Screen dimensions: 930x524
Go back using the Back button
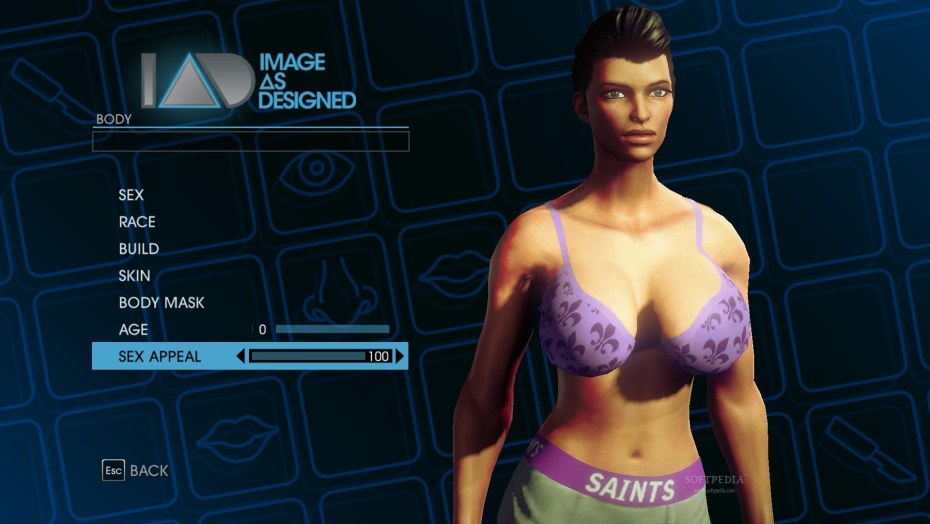pyautogui.click(x=135, y=470)
